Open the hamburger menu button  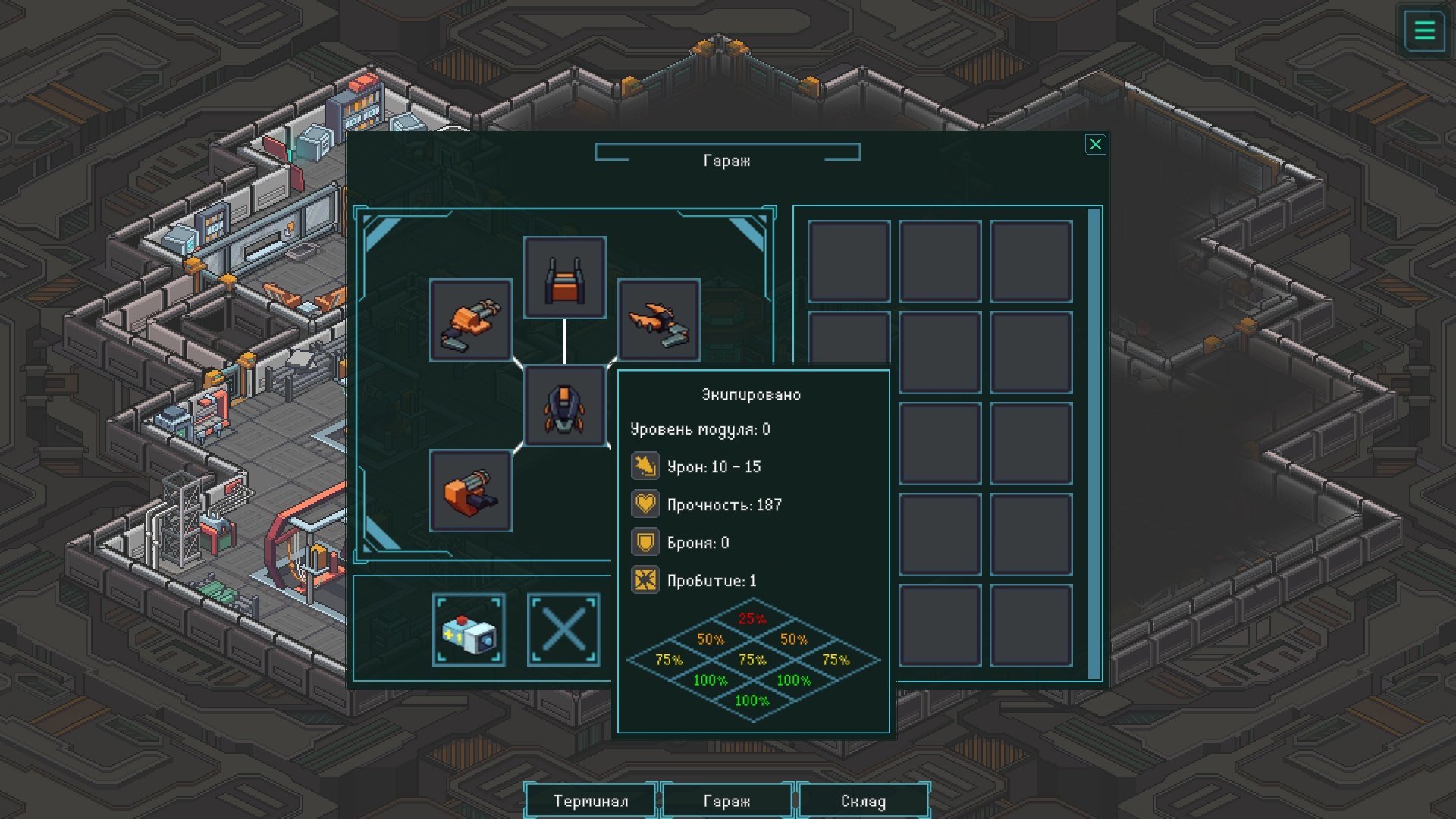(x=1424, y=31)
